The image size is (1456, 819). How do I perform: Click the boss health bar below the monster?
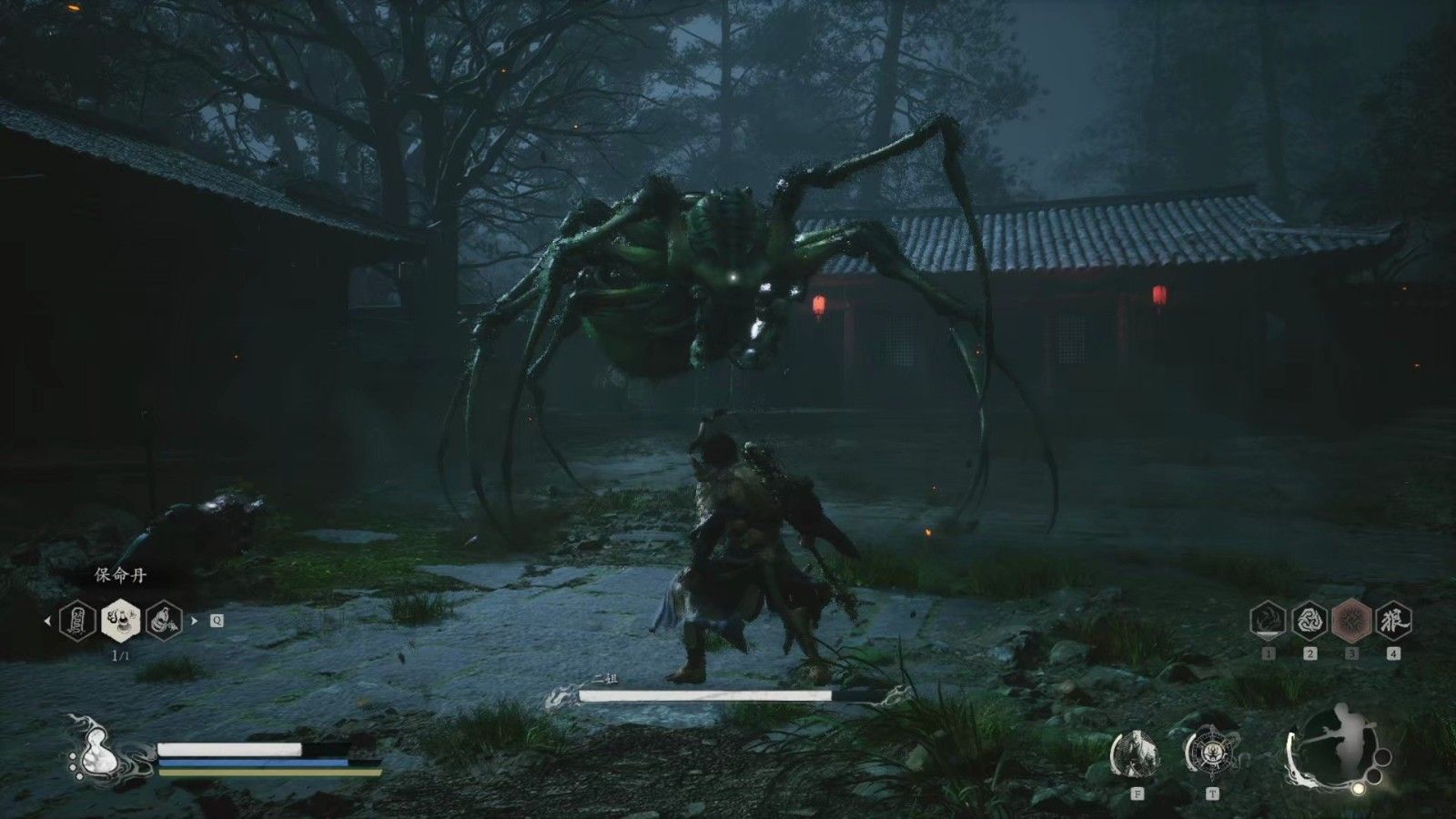(x=705, y=695)
